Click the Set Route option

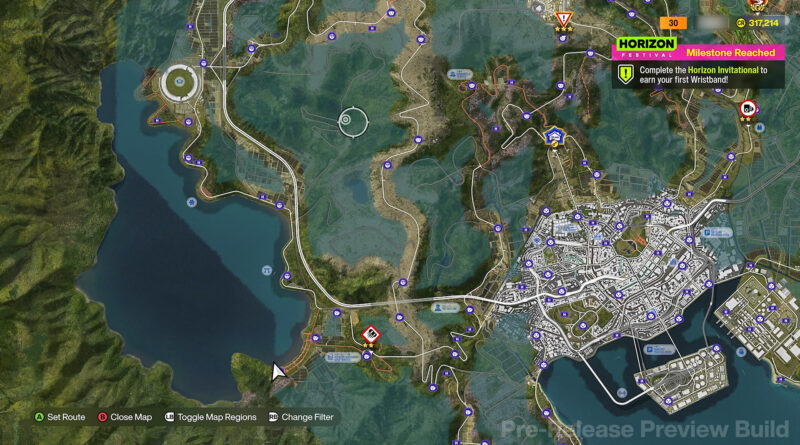60,417
